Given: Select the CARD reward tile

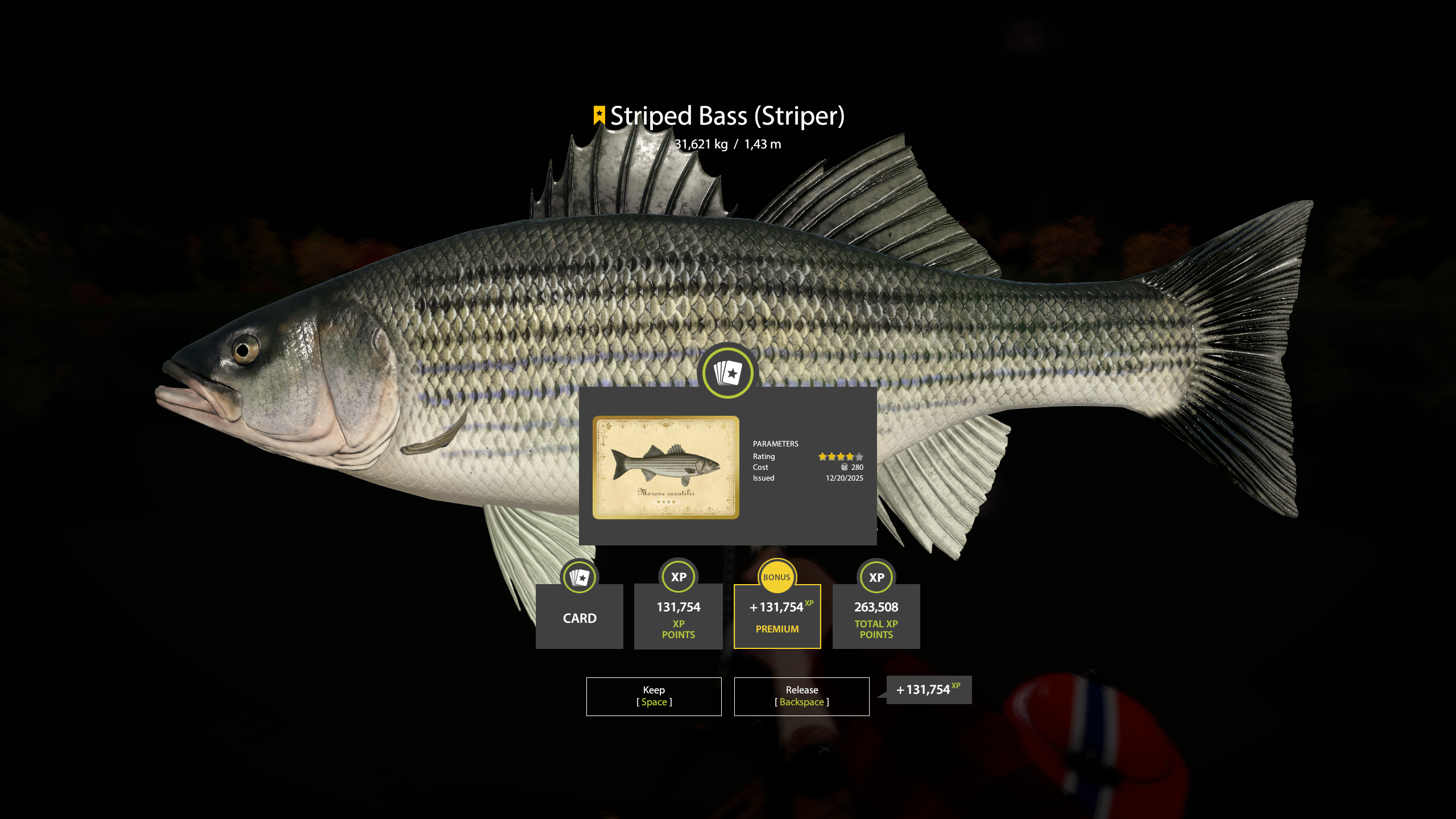Looking at the screenshot, I should [x=579, y=617].
